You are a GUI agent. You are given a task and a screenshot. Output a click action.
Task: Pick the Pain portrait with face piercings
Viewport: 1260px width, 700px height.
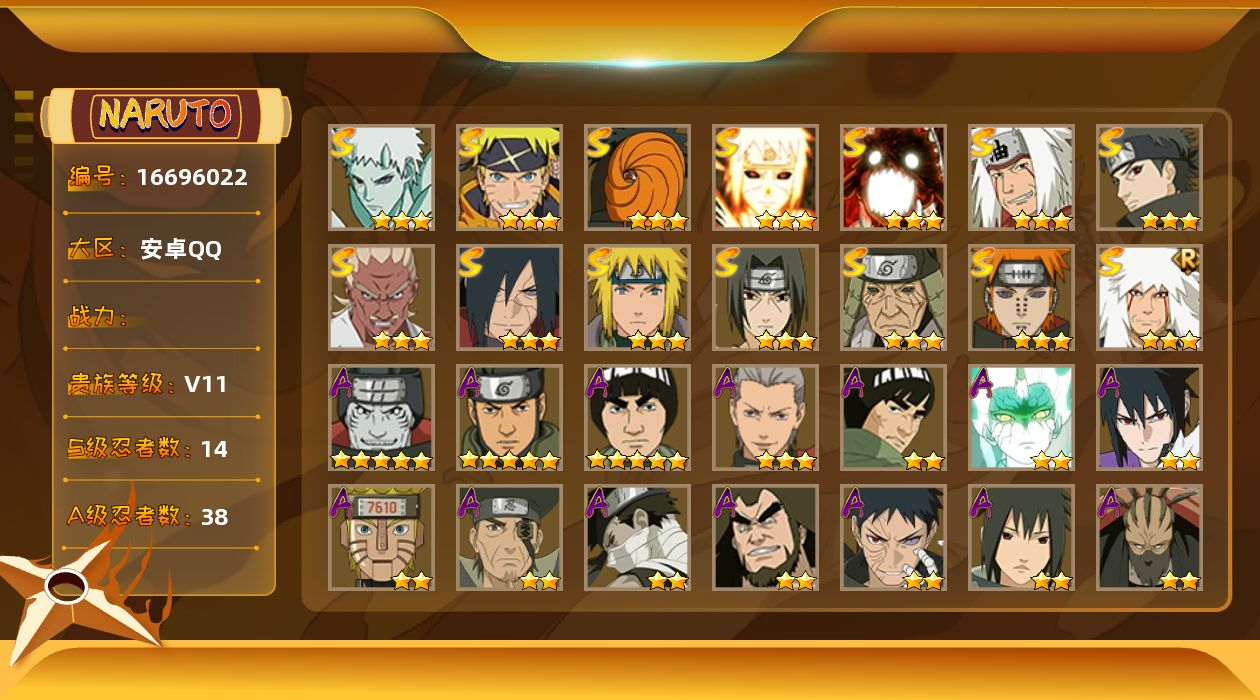coord(1021,297)
